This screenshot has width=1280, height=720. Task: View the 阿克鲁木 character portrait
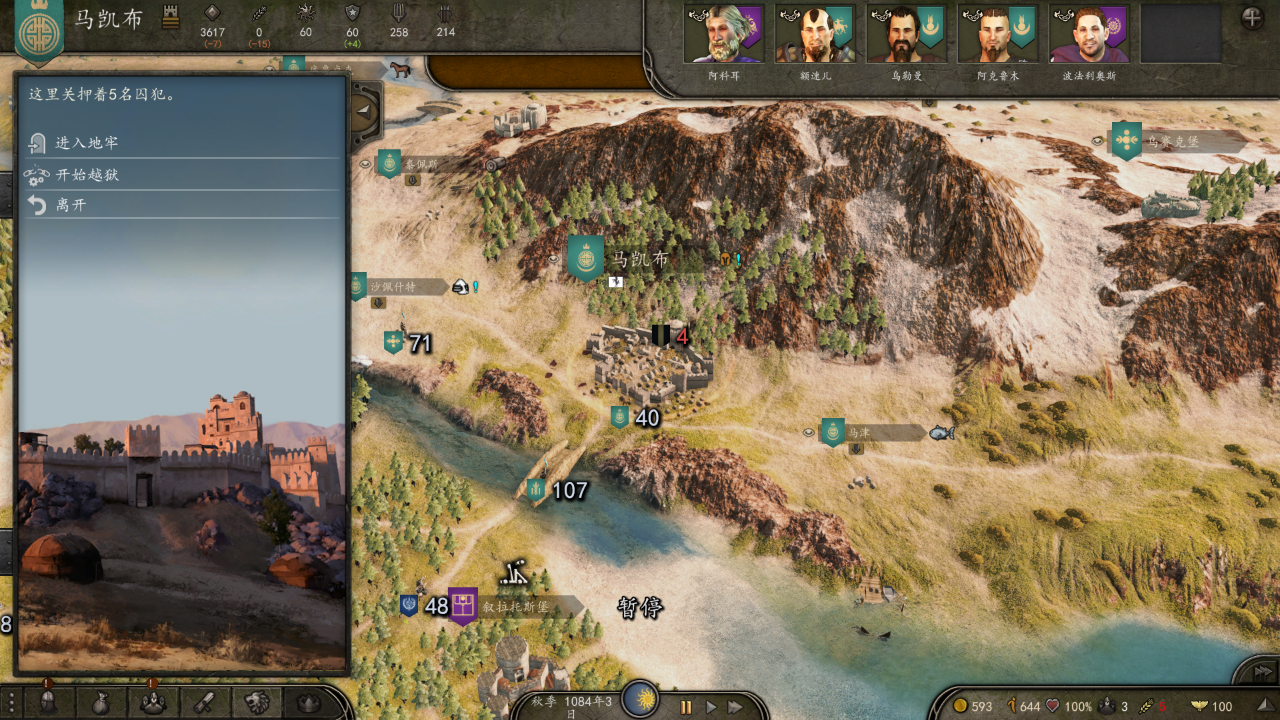click(997, 35)
